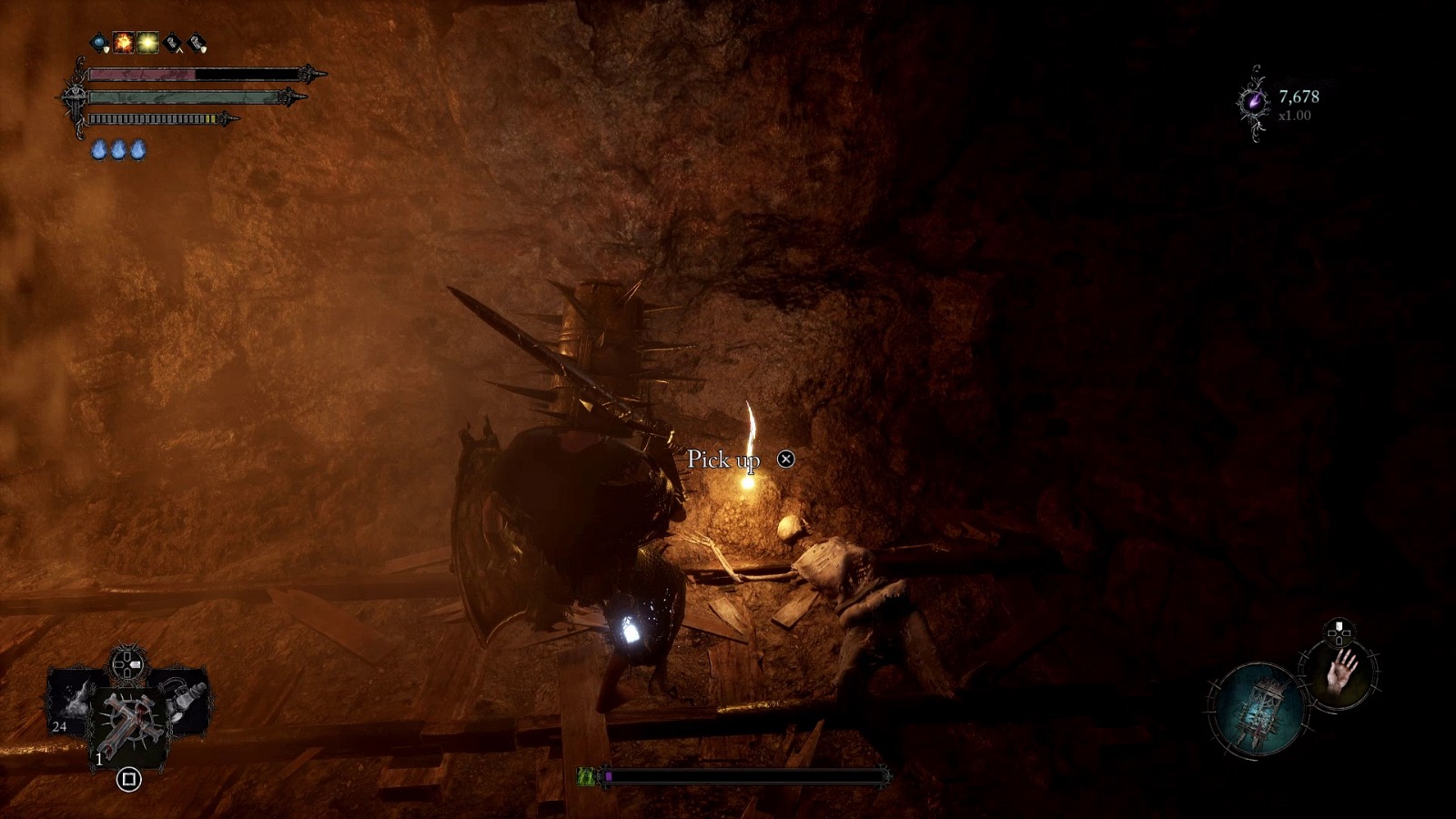Select the blue orb buff icon
The height and width of the screenshot is (819, 1456).
[x=99, y=42]
